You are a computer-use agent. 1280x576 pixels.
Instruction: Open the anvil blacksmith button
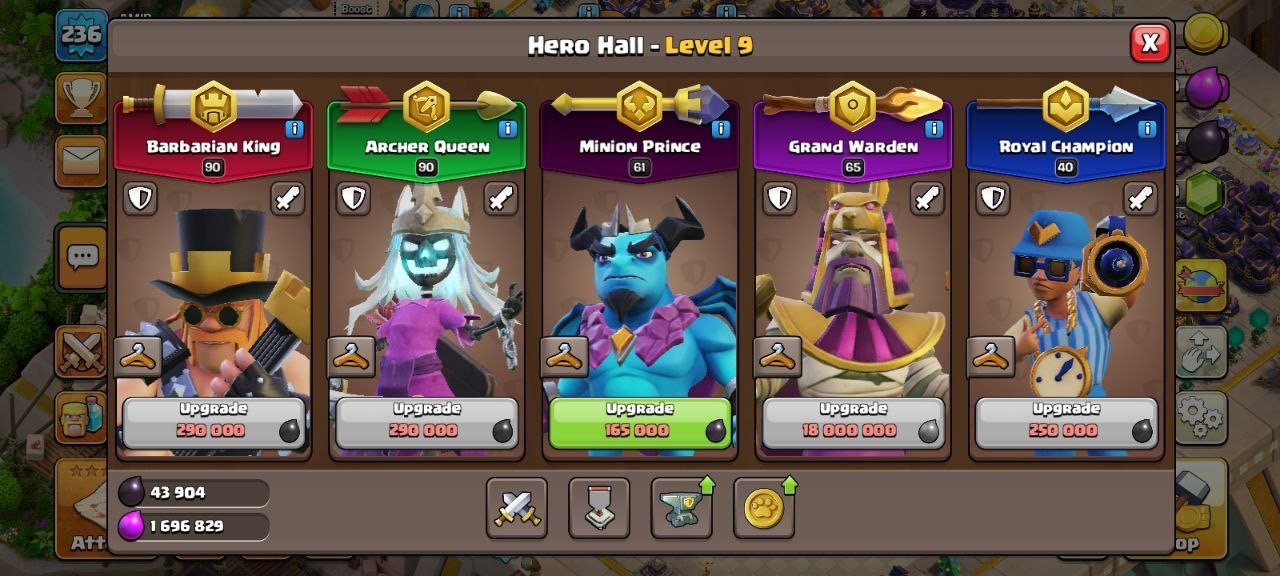pyautogui.click(x=681, y=508)
